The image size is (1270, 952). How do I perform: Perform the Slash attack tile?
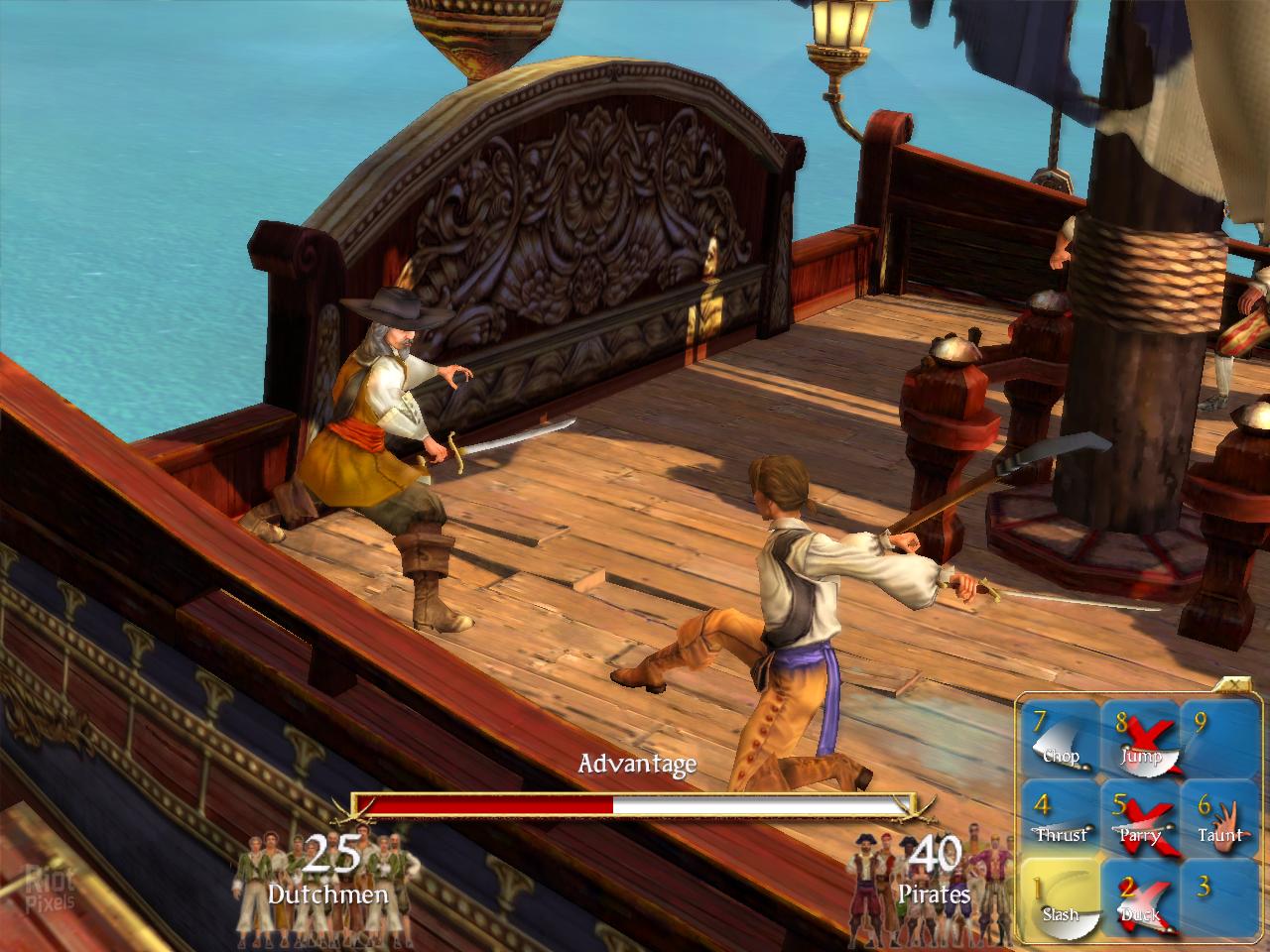(x=1061, y=898)
